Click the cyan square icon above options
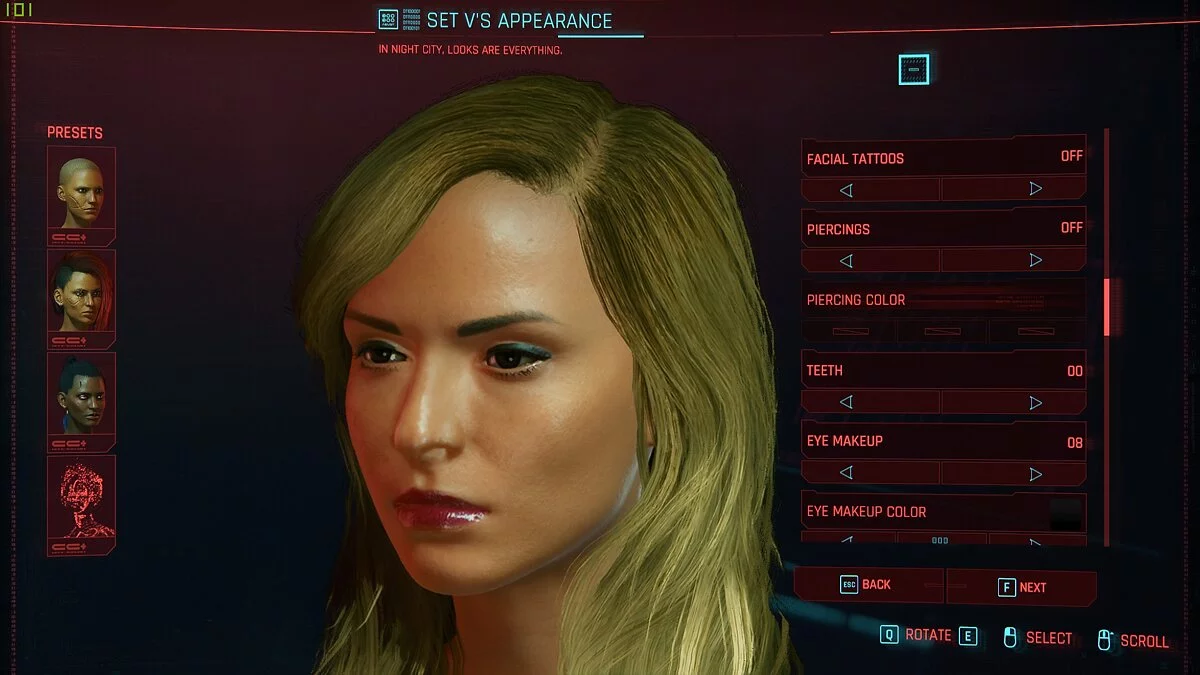Image resolution: width=1200 pixels, height=675 pixels. click(913, 69)
